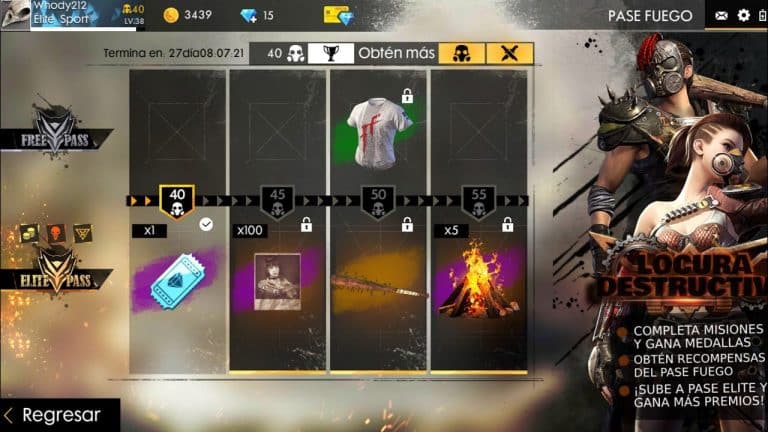Open the yellow diamond card icon
The image size is (768, 432).
click(337, 15)
